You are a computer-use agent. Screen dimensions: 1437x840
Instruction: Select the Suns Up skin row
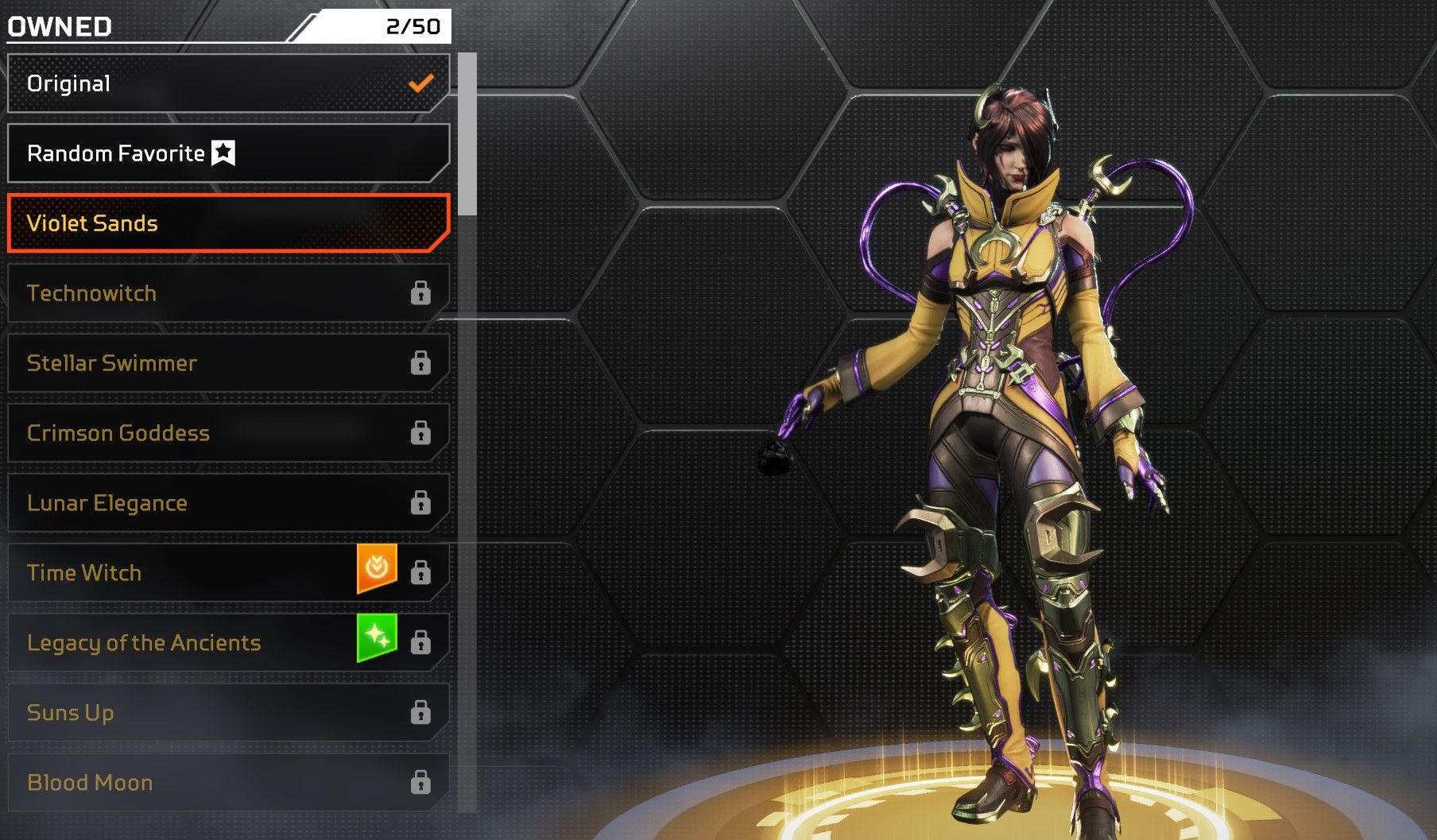[228, 713]
